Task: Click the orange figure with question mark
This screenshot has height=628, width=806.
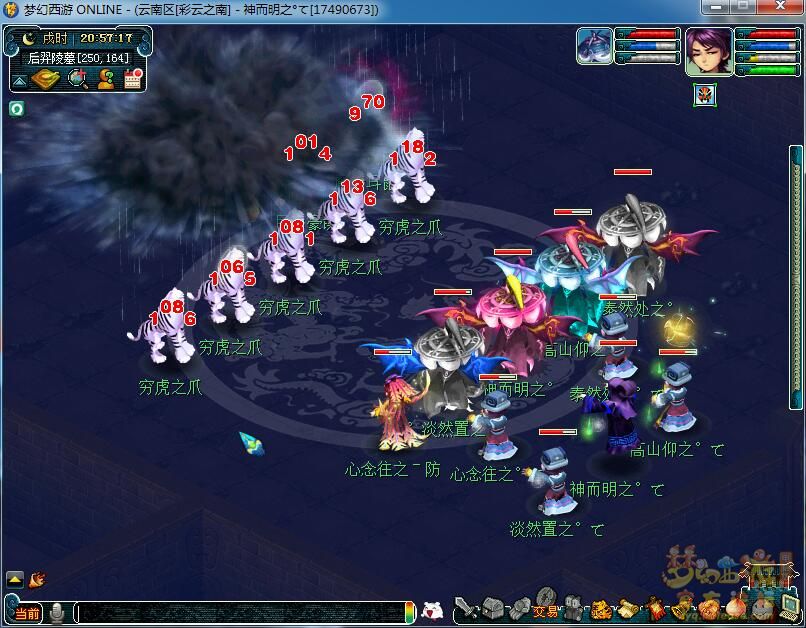Action: pos(105,80)
